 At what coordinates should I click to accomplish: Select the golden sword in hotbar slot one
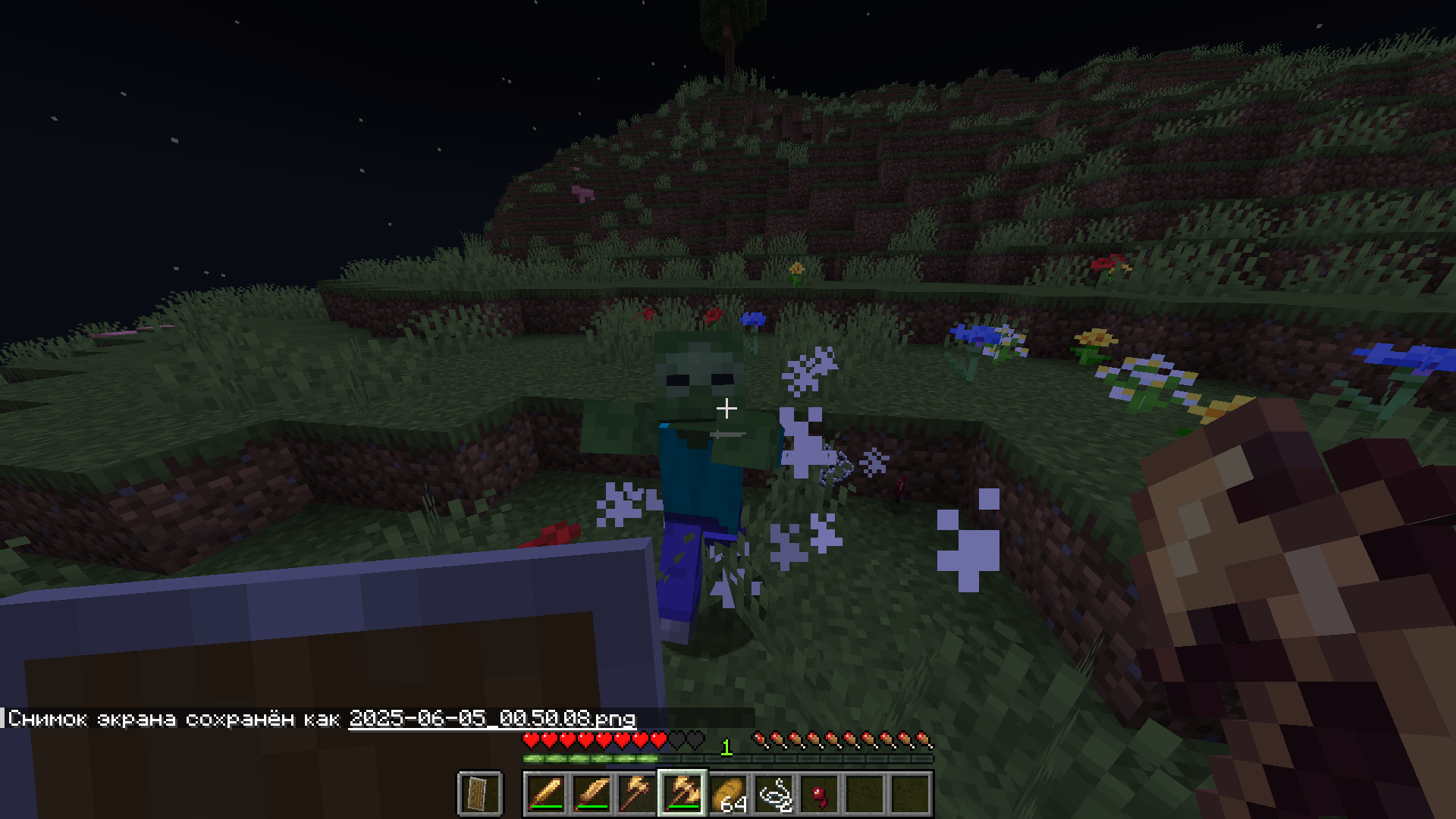[x=547, y=795]
